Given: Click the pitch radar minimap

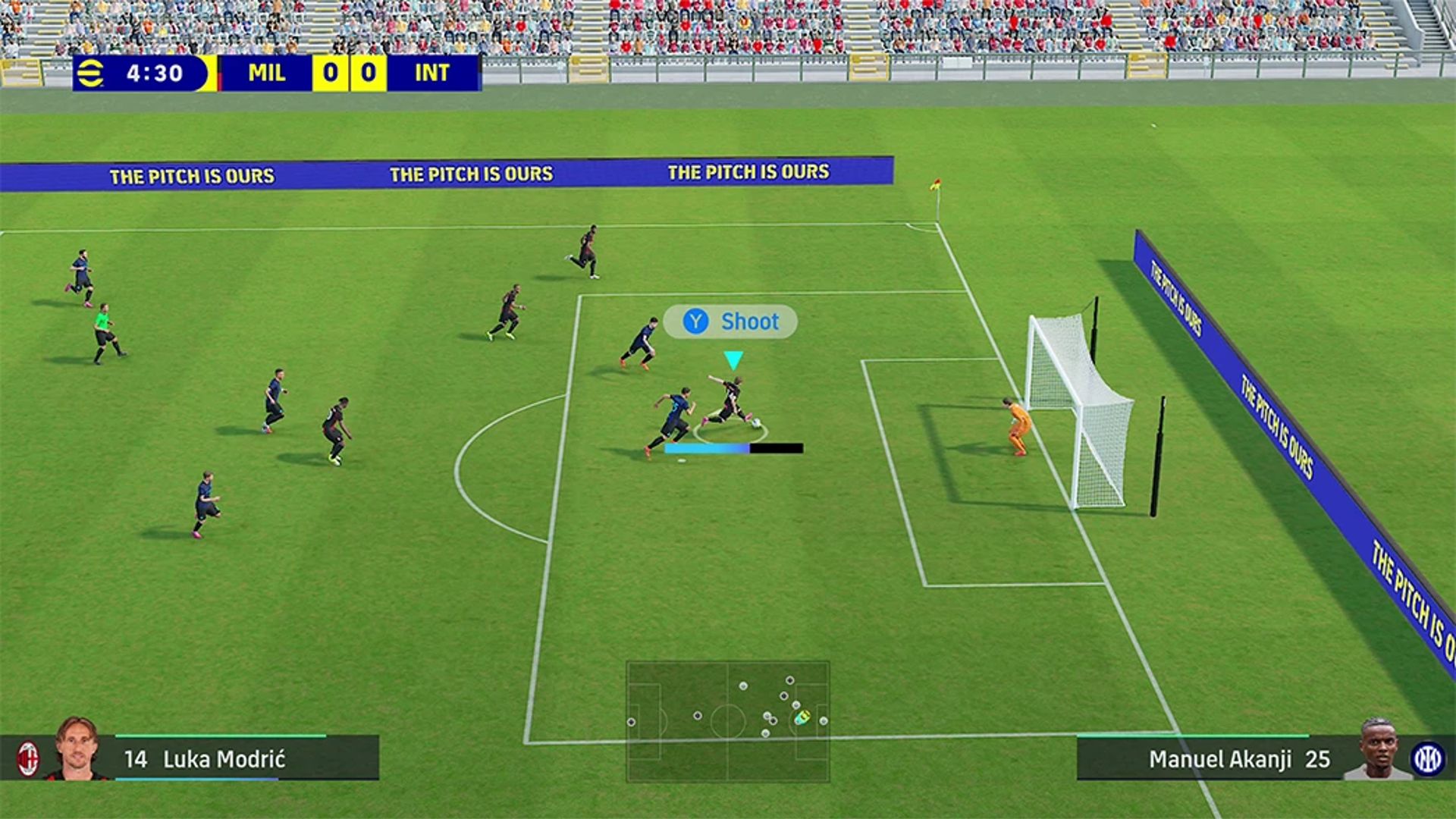Looking at the screenshot, I should [x=727, y=721].
